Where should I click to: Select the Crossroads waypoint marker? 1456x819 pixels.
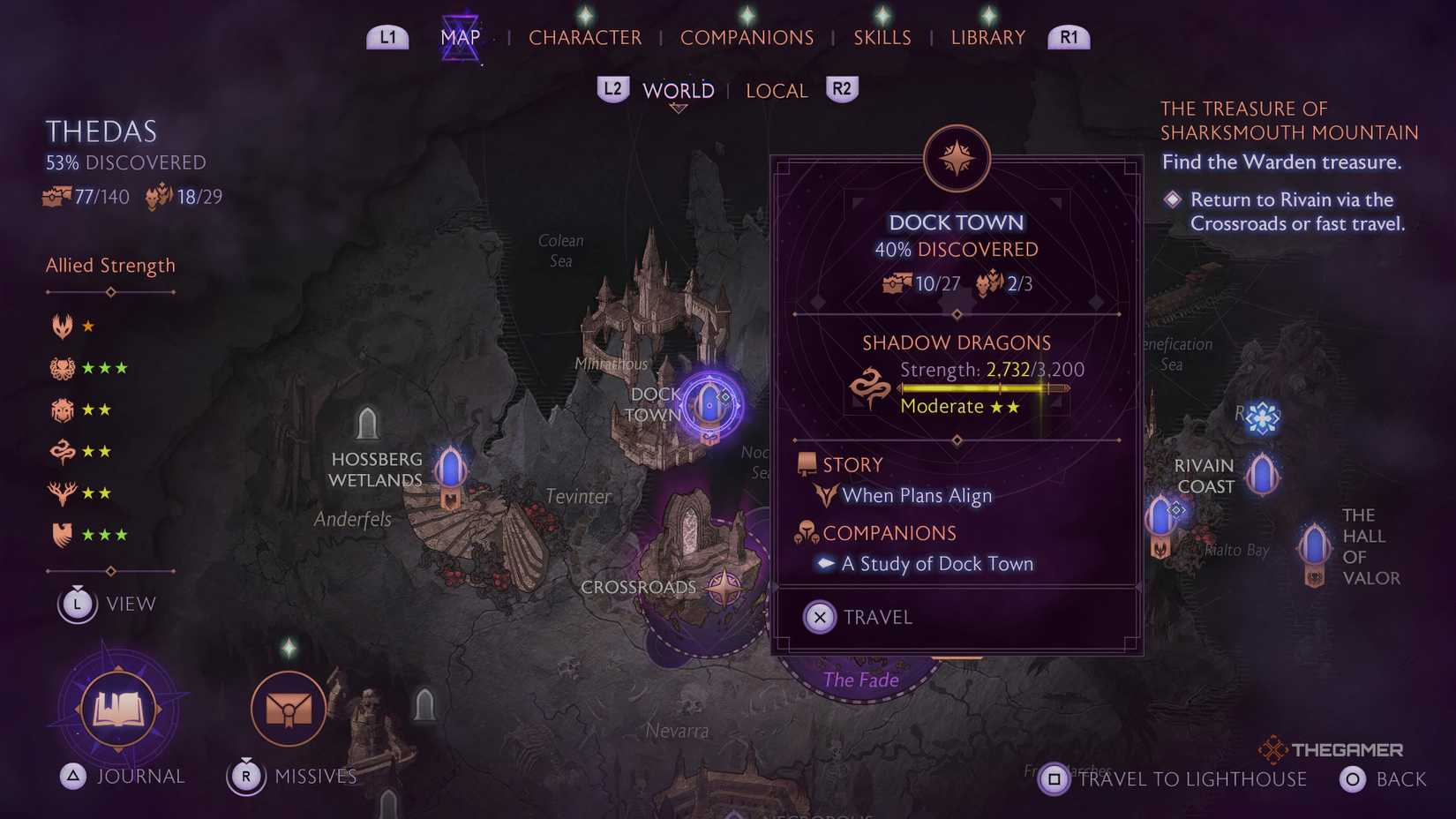pos(726,585)
